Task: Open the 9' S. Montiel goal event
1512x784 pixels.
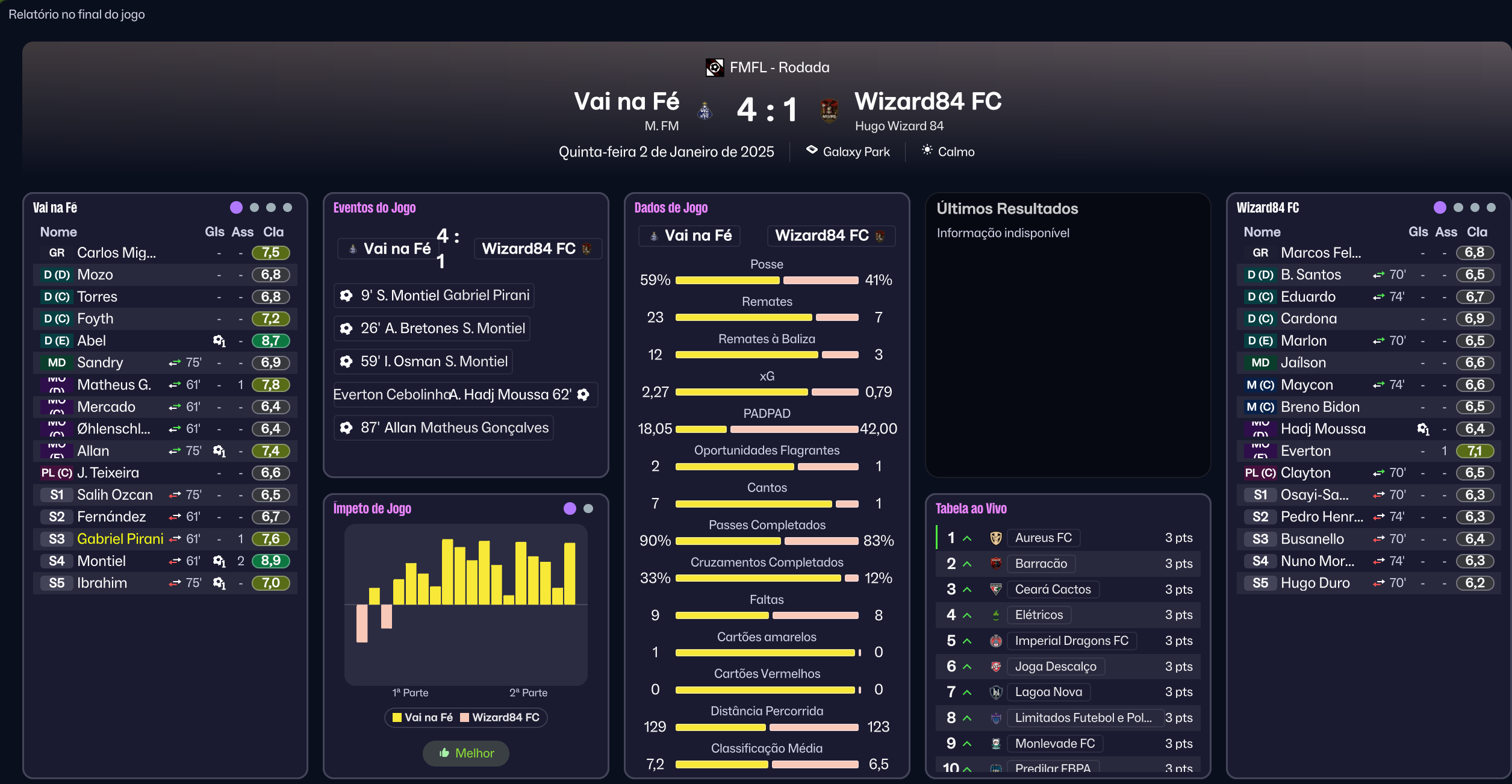Action: click(434, 296)
